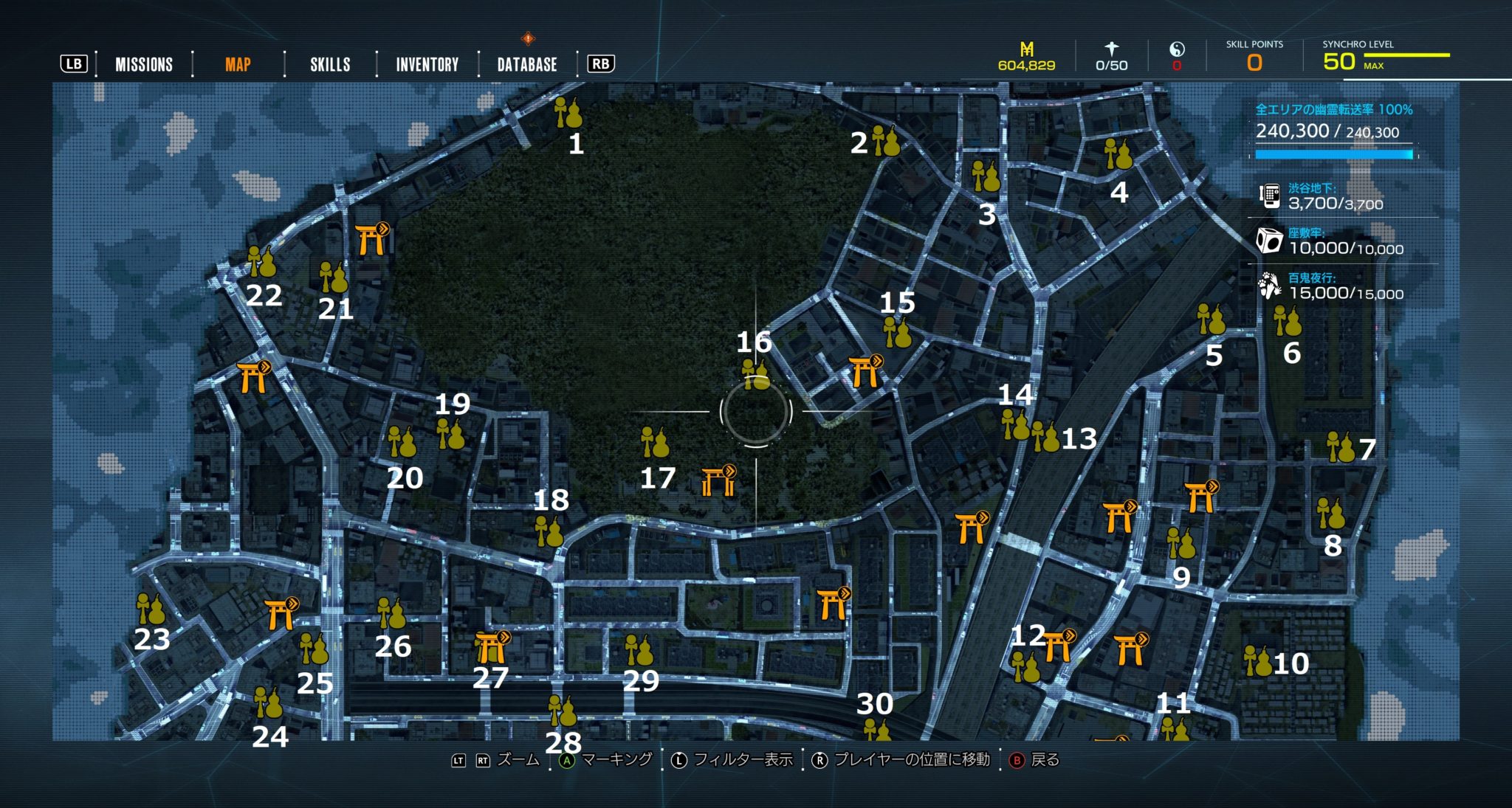
Task: Select the gourd marker numbered 17
Action: [x=654, y=443]
